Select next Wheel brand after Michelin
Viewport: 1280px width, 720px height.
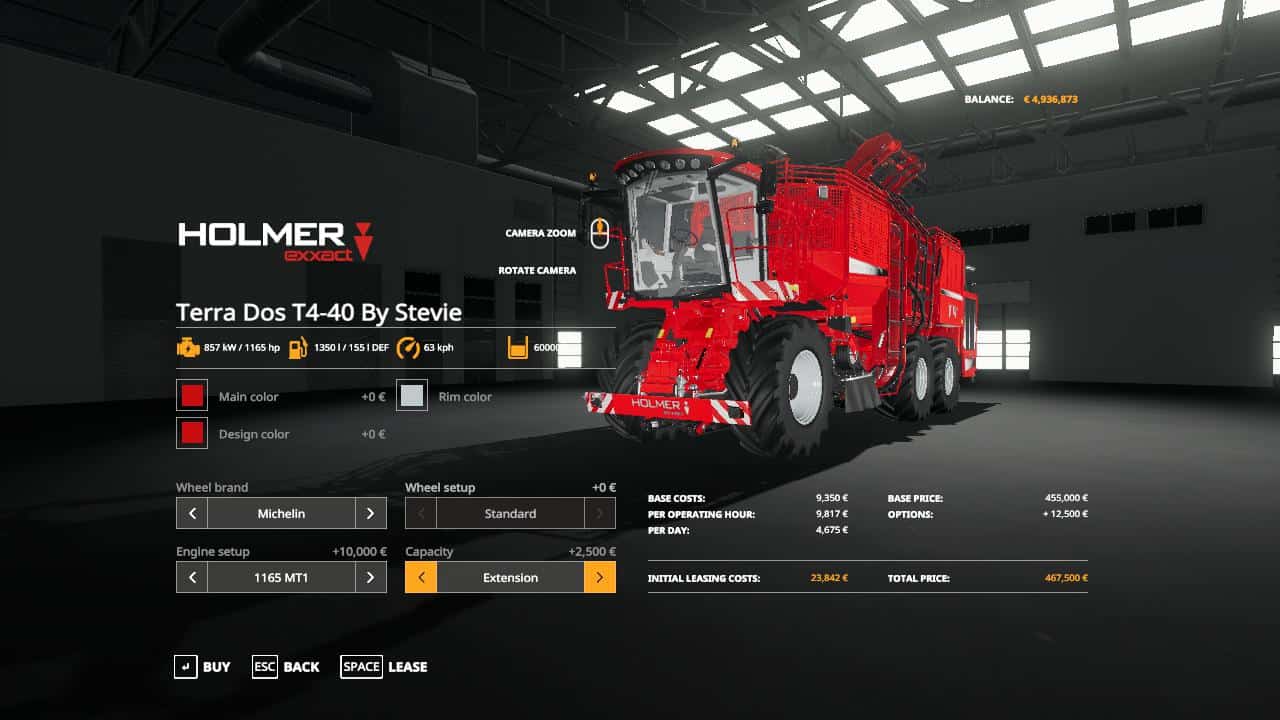[x=370, y=514]
